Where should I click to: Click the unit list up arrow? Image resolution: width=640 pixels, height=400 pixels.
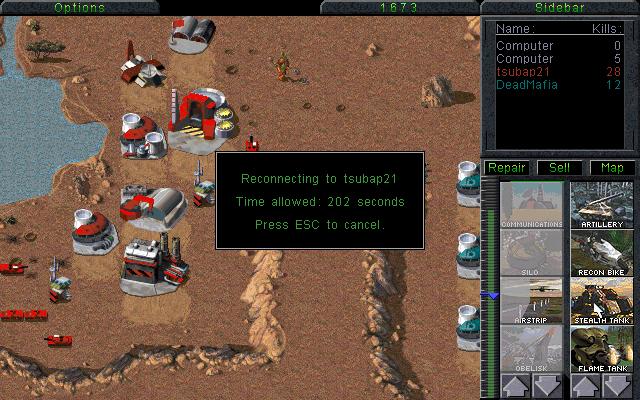tap(585, 387)
